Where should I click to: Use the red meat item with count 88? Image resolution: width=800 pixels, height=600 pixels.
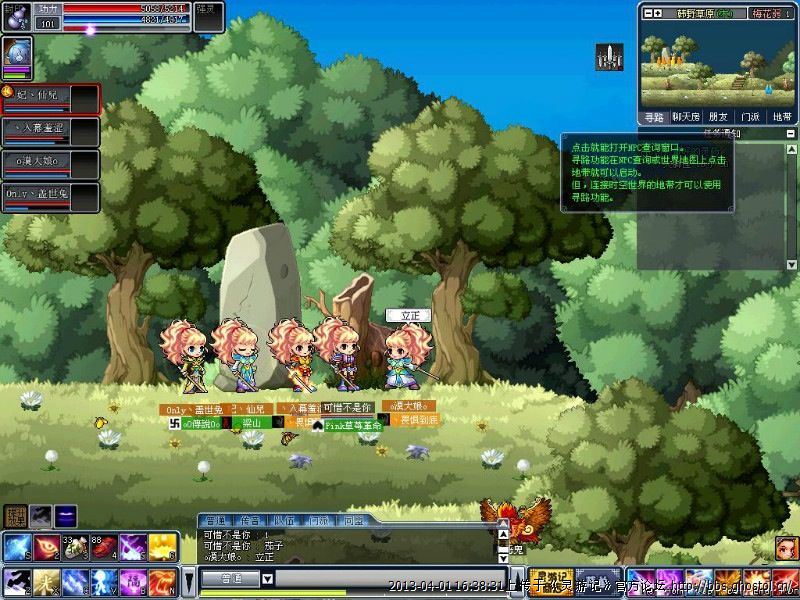(x=105, y=547)
